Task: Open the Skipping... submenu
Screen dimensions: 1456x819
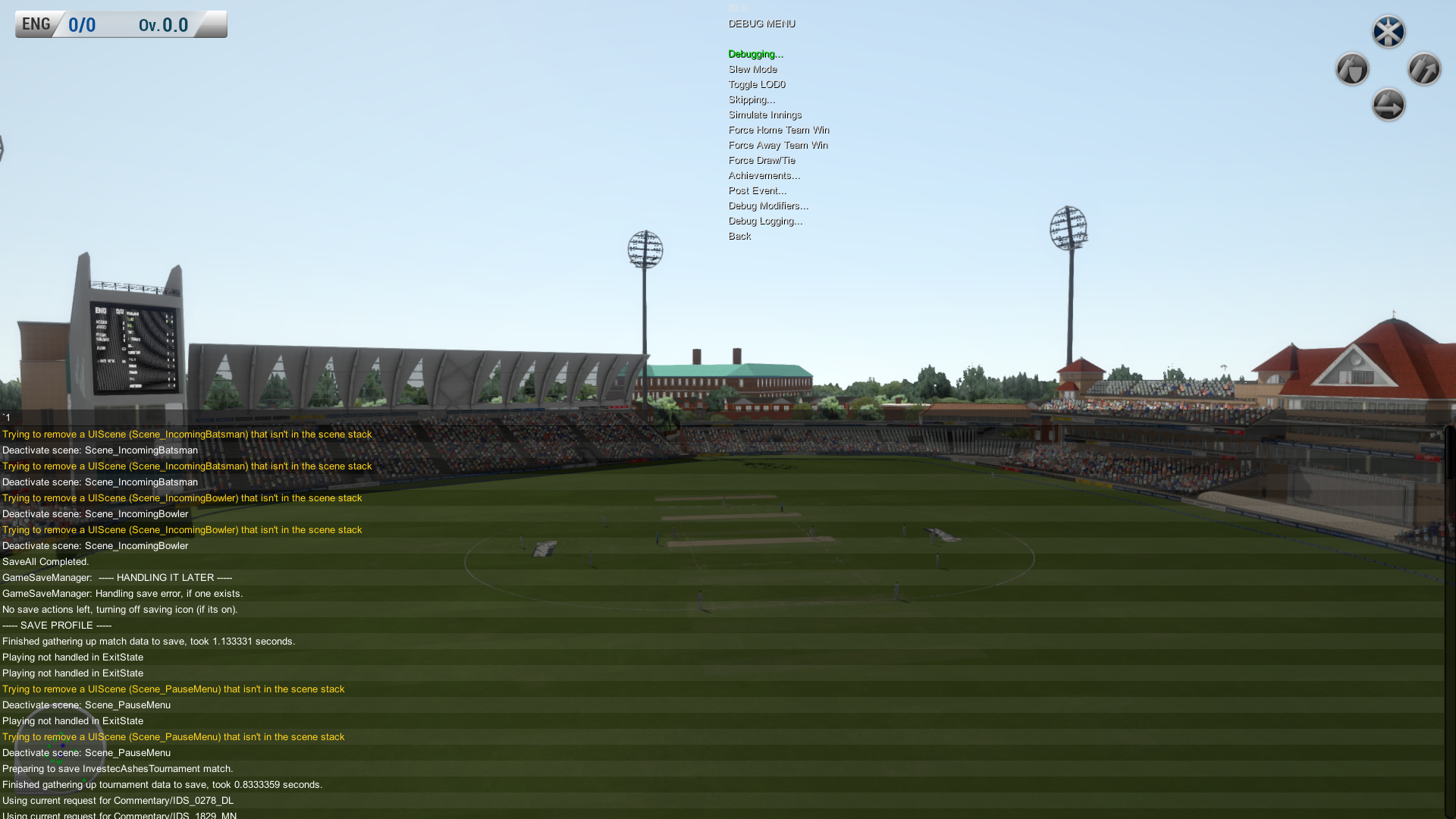Action: [x=752, y=99]
